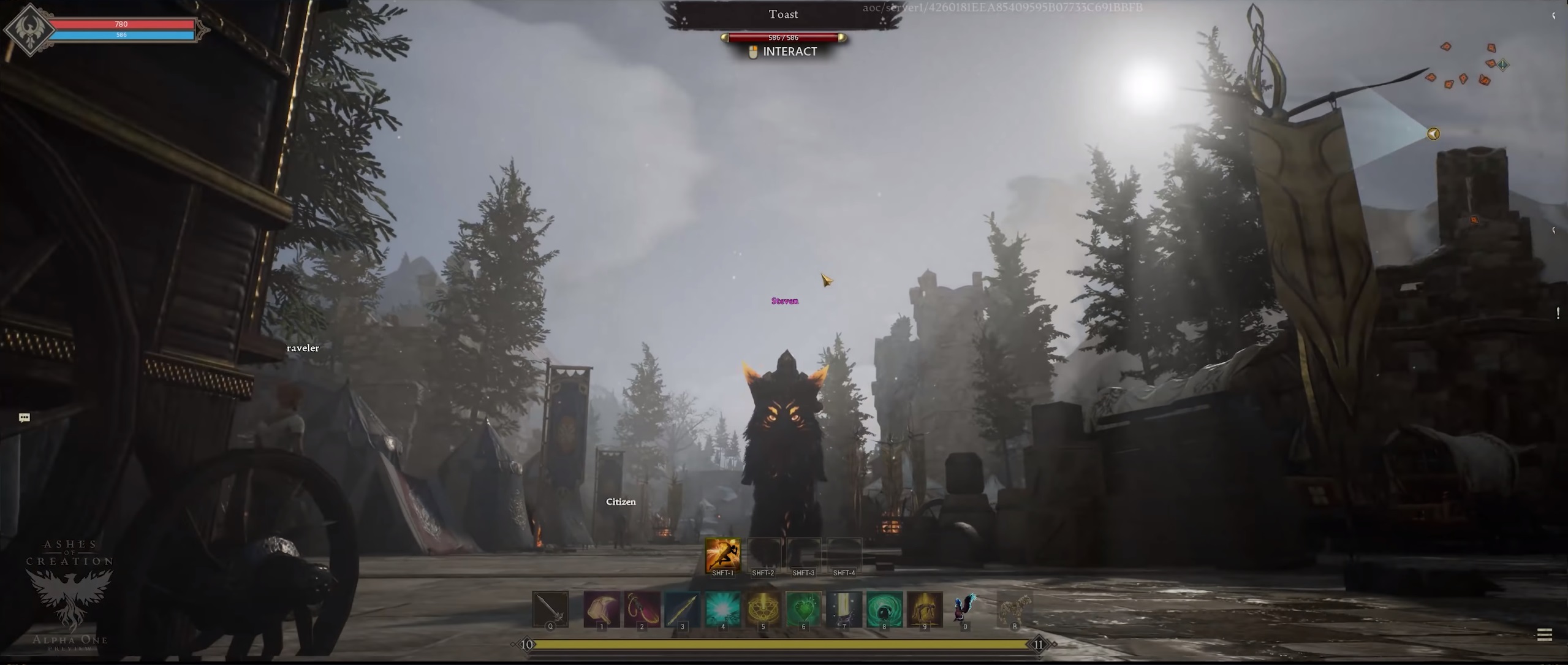Use the yellow light pillar ability
This screenshot has width=1568, height=665.
[844, 609]
